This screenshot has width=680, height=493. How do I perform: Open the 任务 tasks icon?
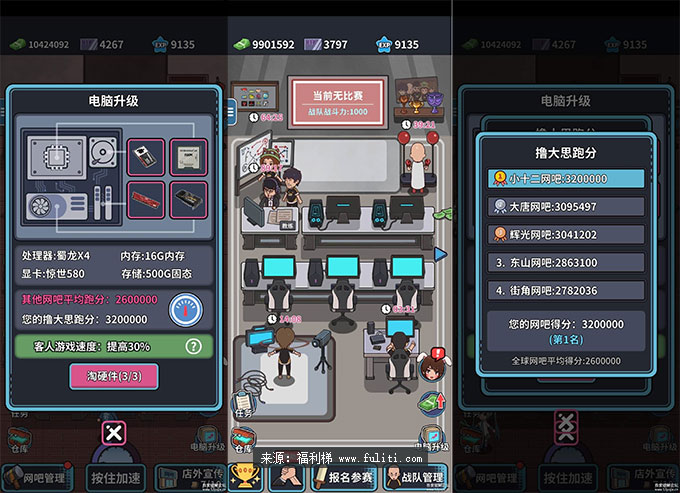(x=243, y=402)
